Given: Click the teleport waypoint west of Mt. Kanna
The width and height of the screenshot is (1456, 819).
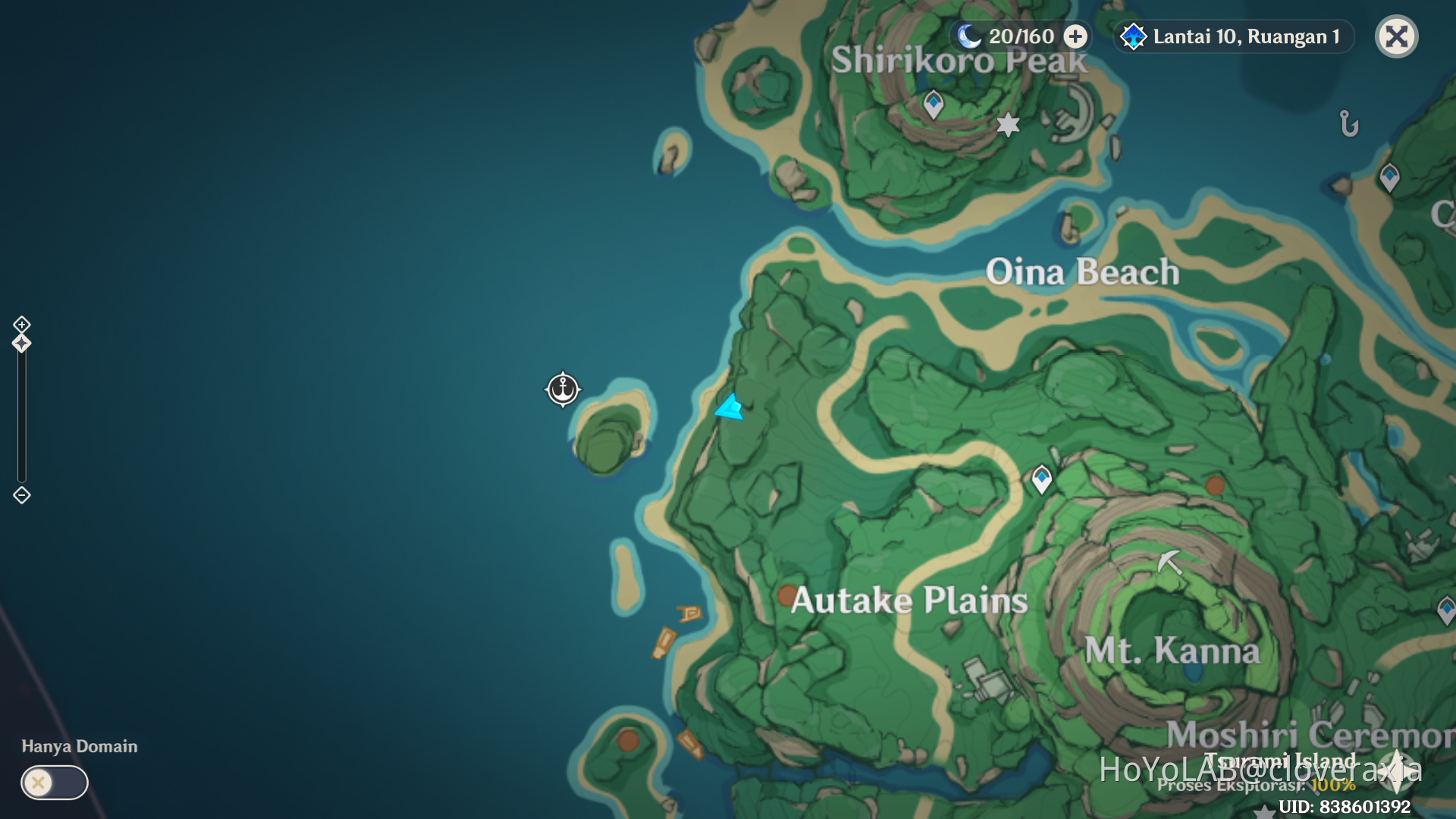Looking at the screenshot, I should [x=1040, y=476].
